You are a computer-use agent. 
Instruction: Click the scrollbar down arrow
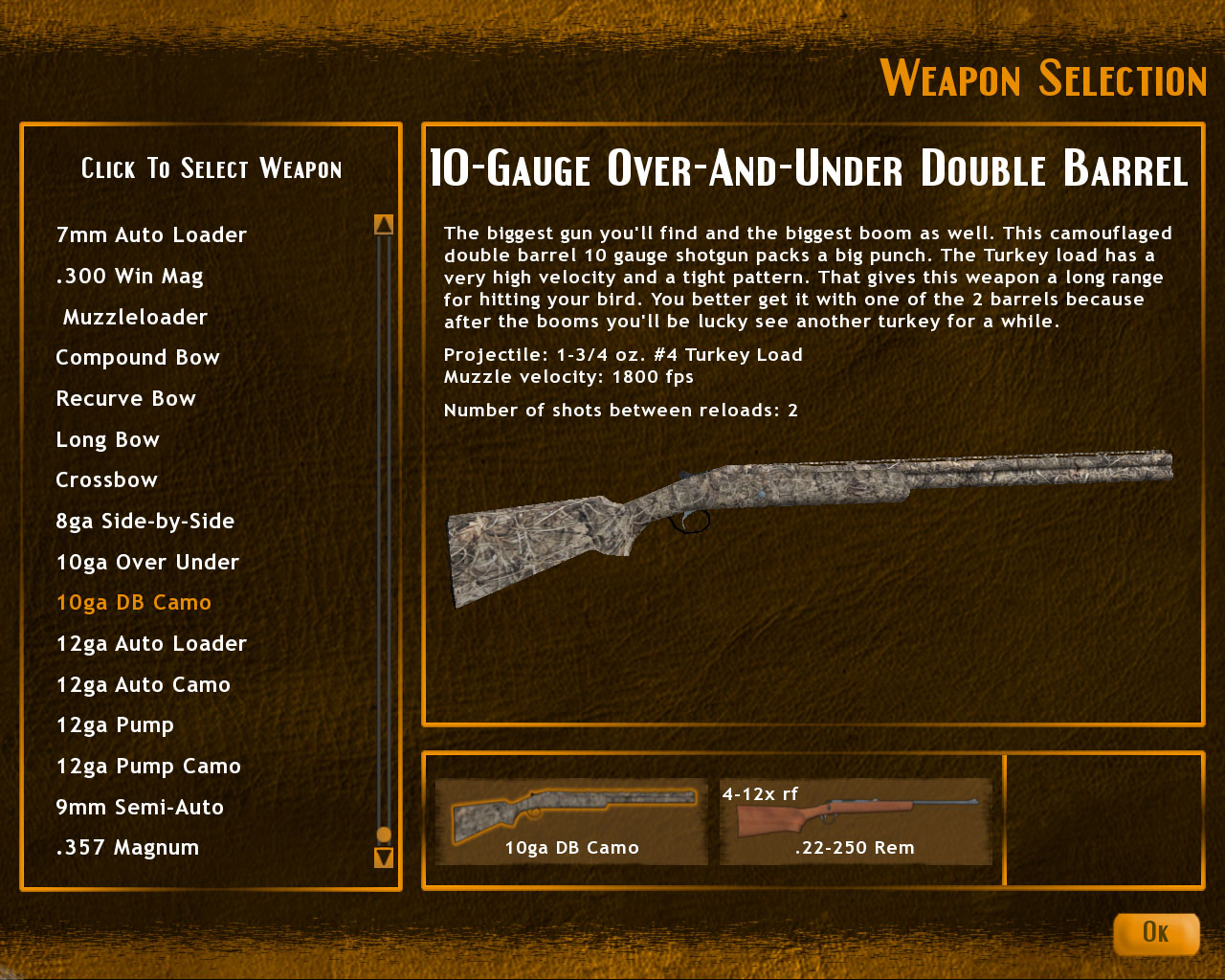[x=384, y=858]
